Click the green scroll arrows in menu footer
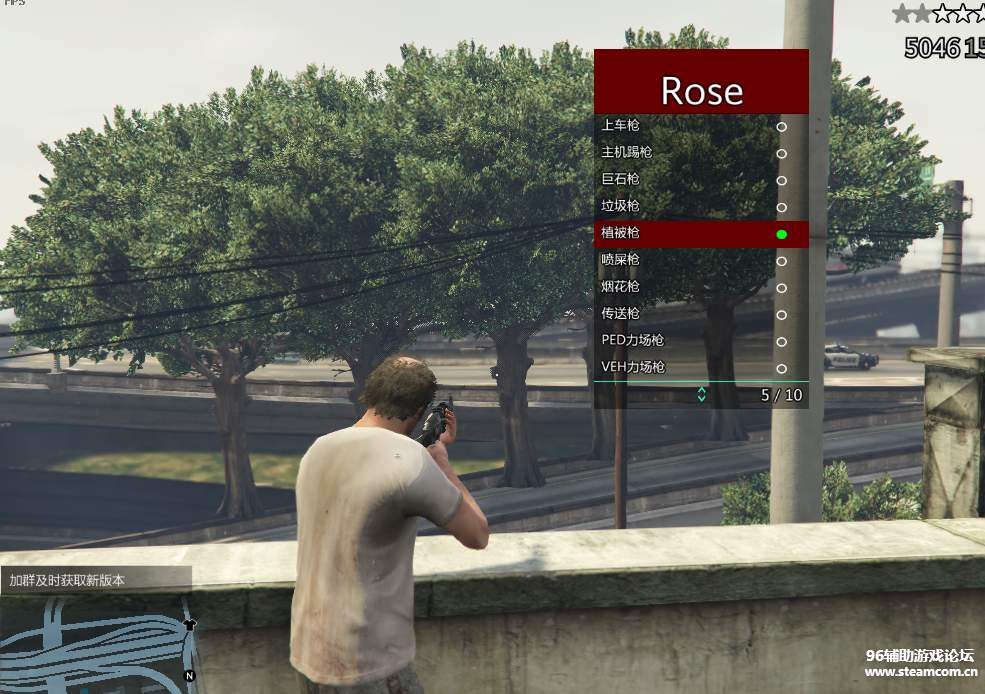Image resolution: width=985 pixels, height=694 pixels. coord(701,395)
